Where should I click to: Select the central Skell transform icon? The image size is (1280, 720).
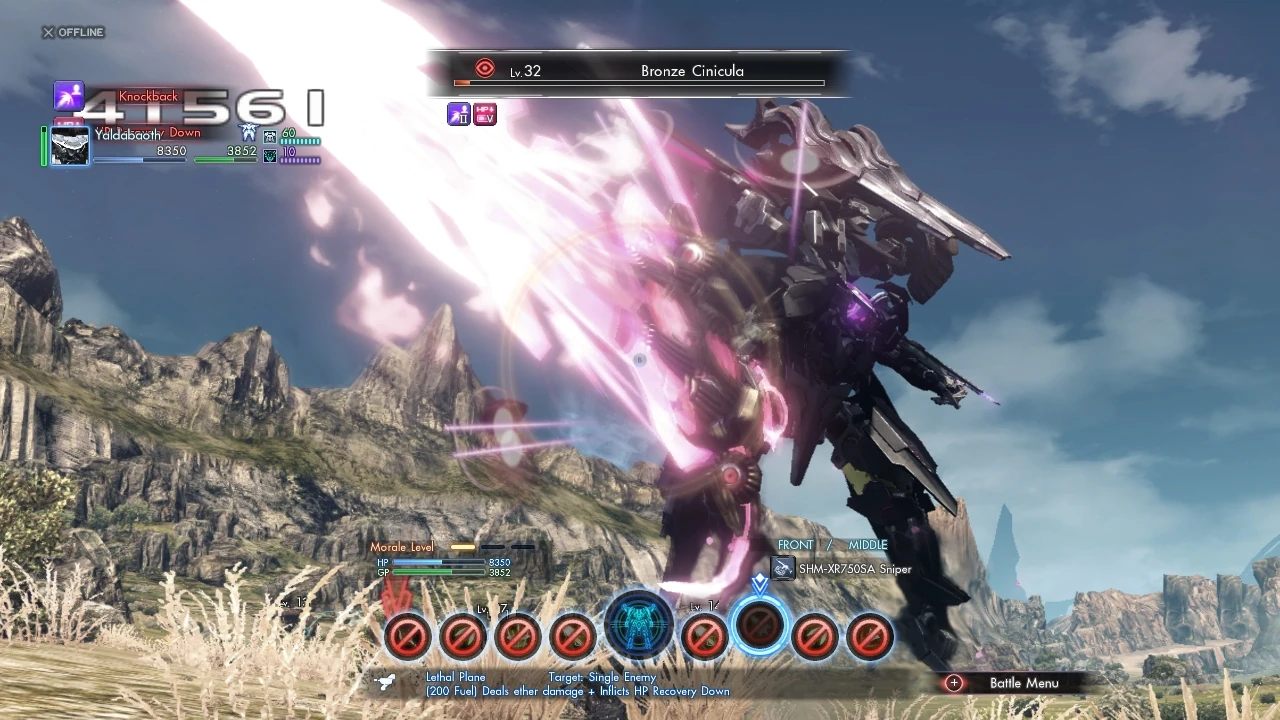pyautogui.click(x=640, y=625)
